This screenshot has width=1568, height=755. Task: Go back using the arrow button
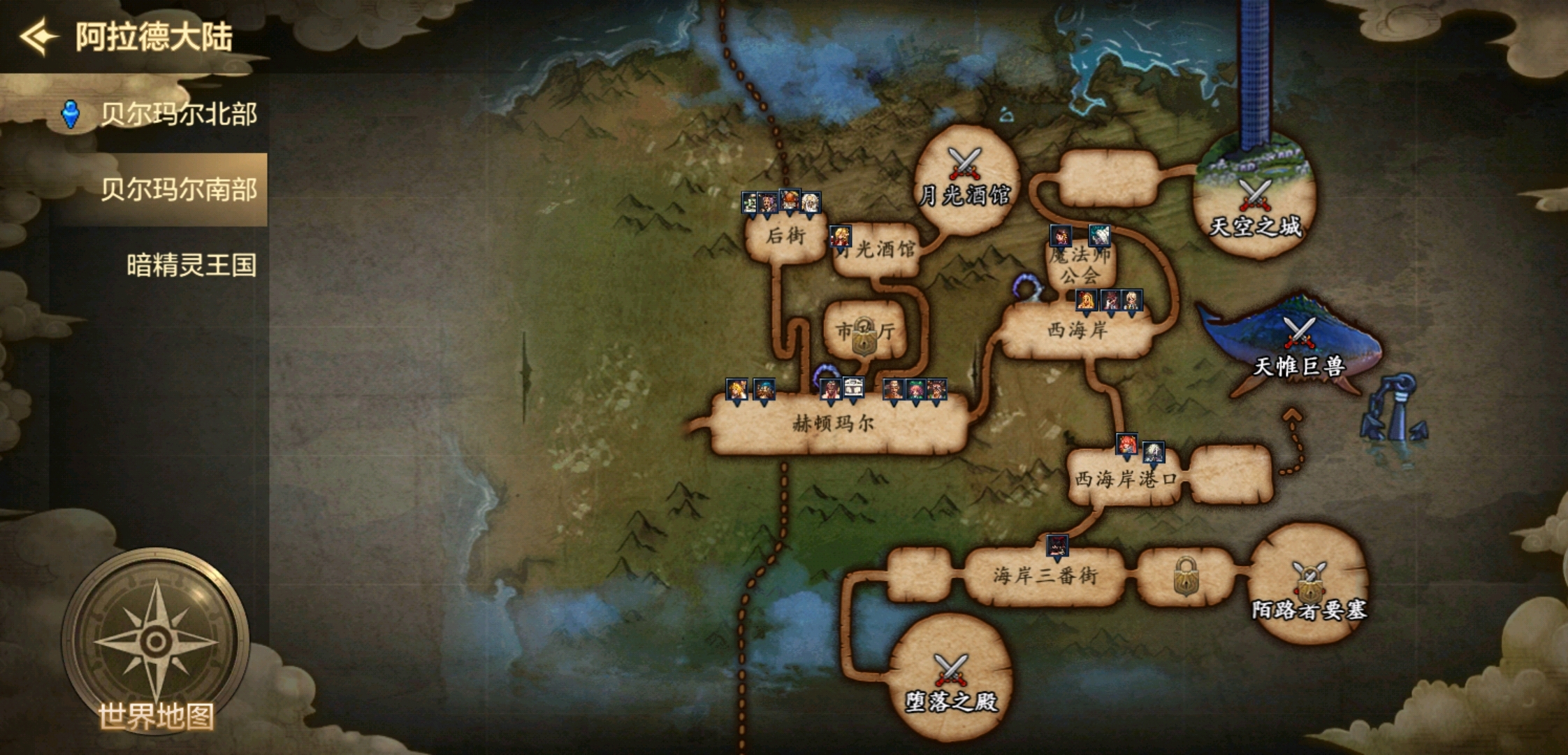[x=38, y=36]
